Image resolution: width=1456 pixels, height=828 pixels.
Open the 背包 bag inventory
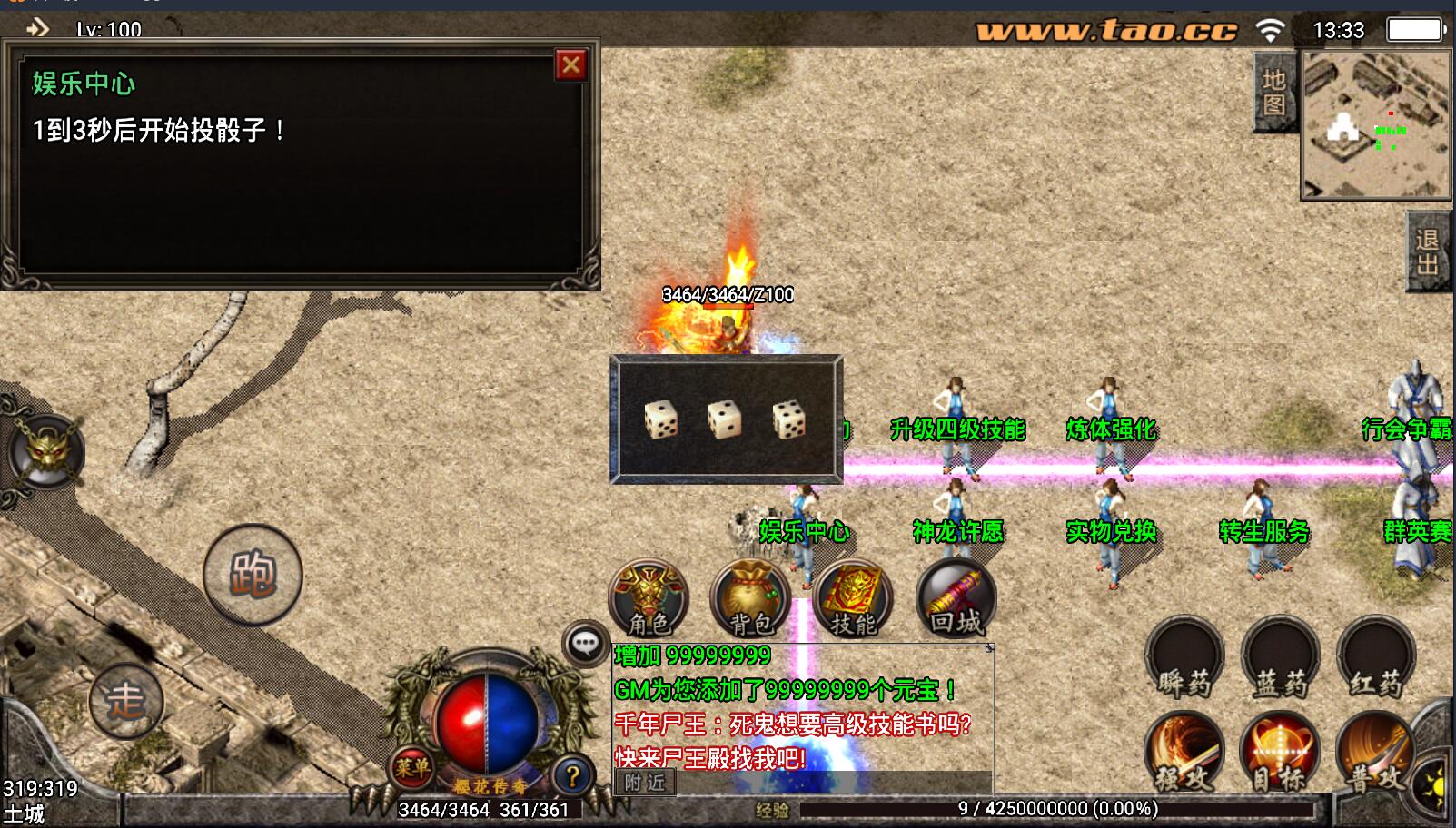click(x=750, y=599)
